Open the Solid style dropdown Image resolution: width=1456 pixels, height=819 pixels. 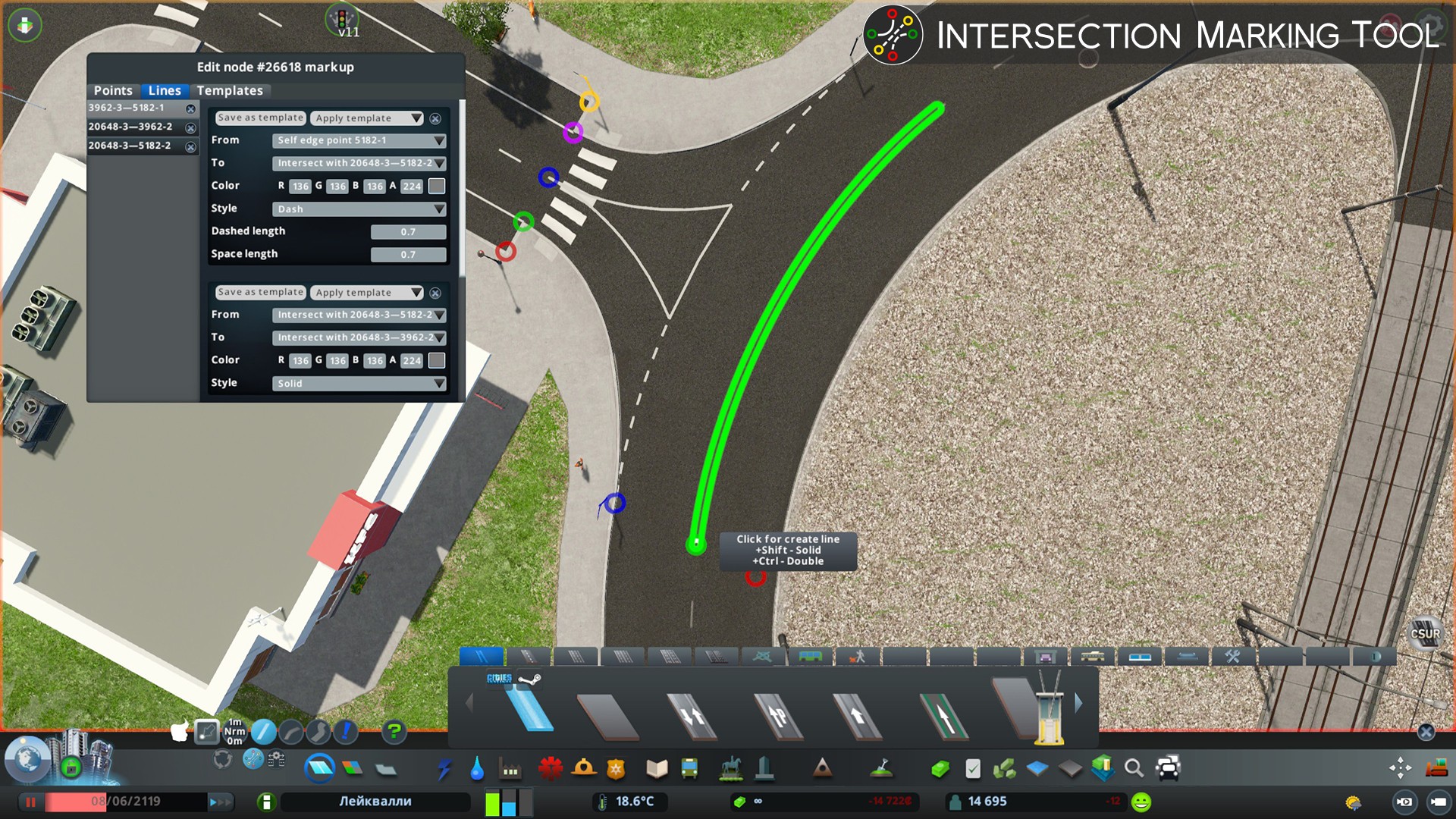359,383
